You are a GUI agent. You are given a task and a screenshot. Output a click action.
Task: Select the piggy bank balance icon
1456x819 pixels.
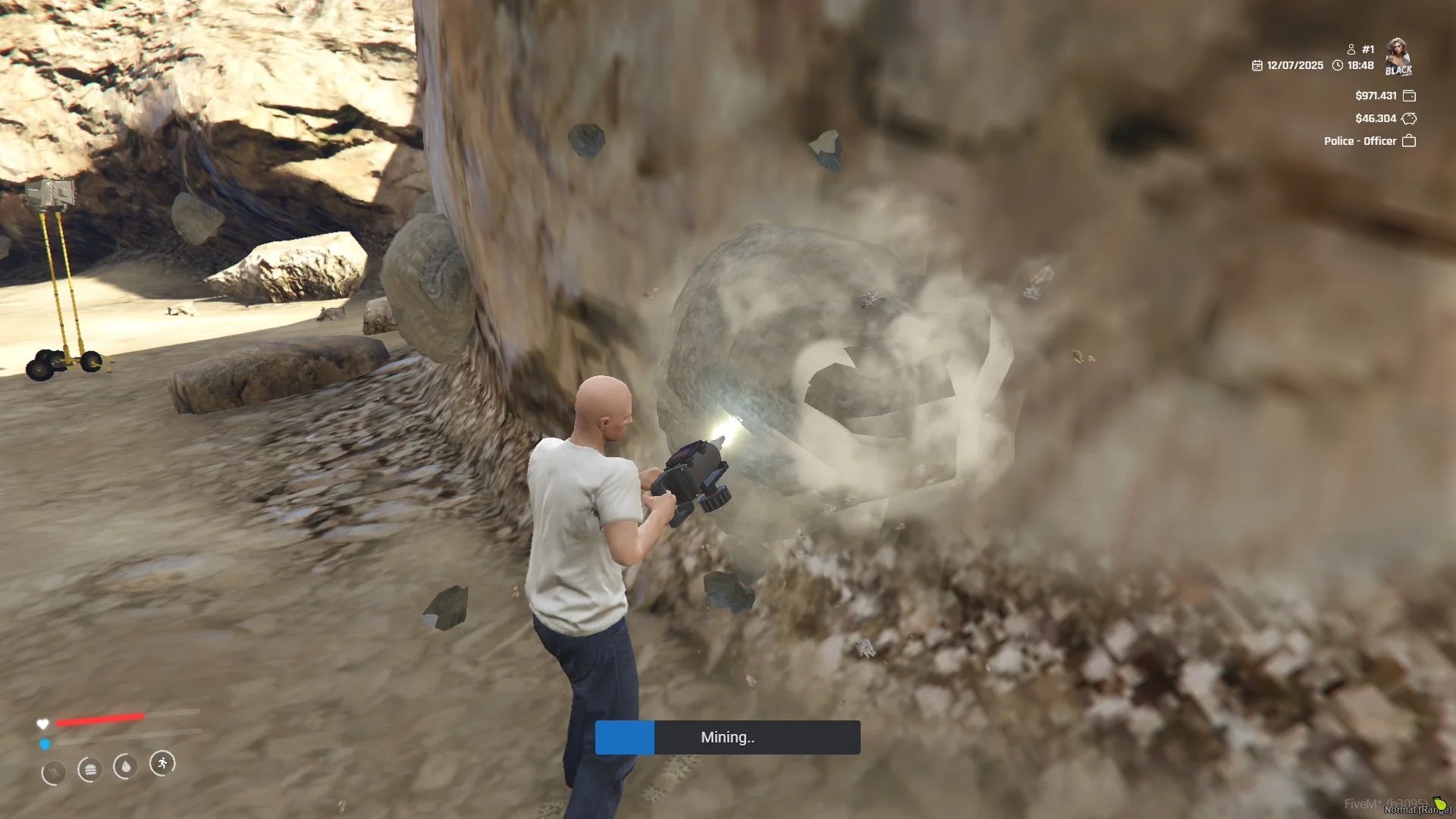pos(1409,118)
